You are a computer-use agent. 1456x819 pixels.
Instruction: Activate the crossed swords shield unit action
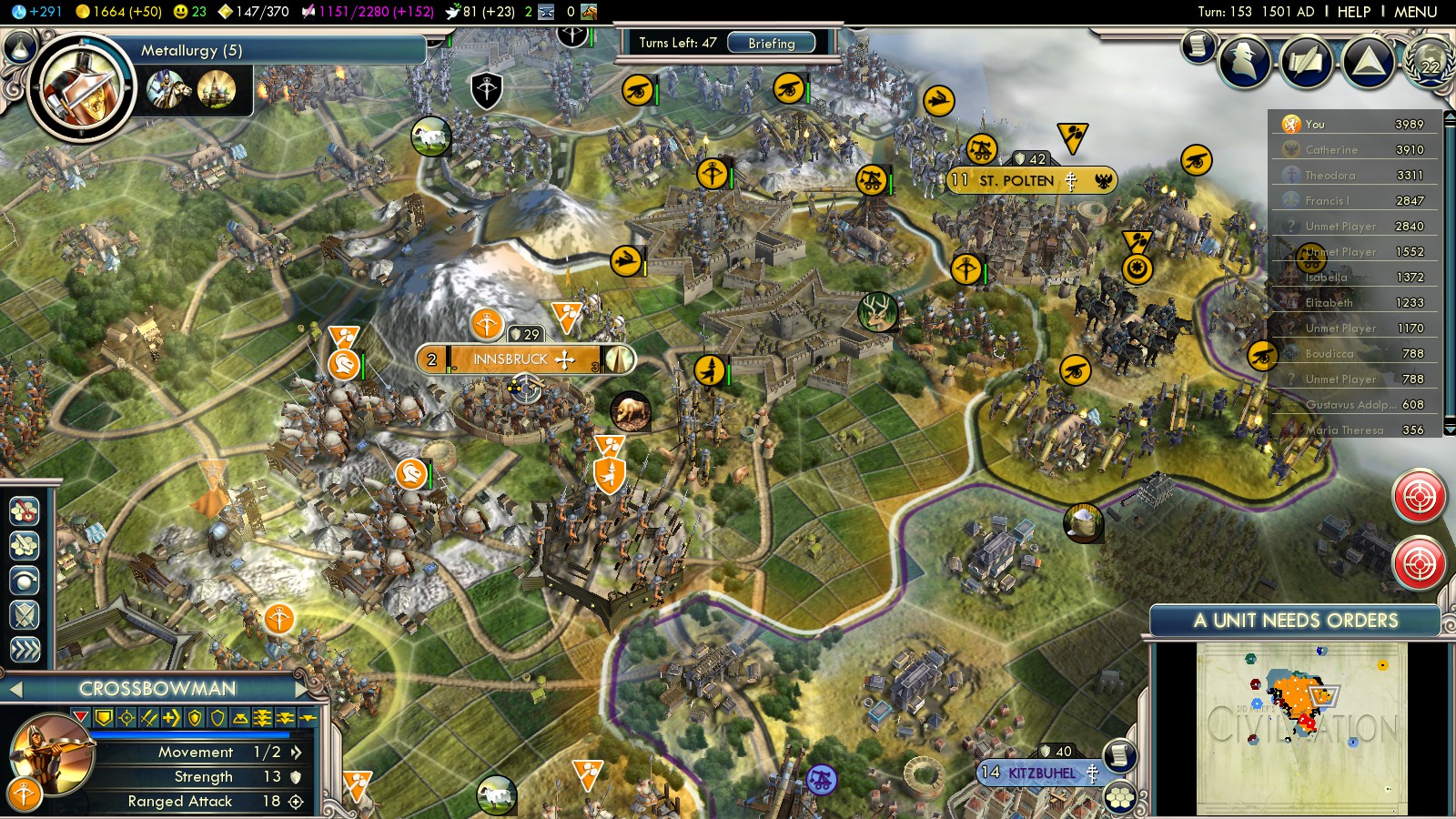pyautogui.click(x=25, y=614)
